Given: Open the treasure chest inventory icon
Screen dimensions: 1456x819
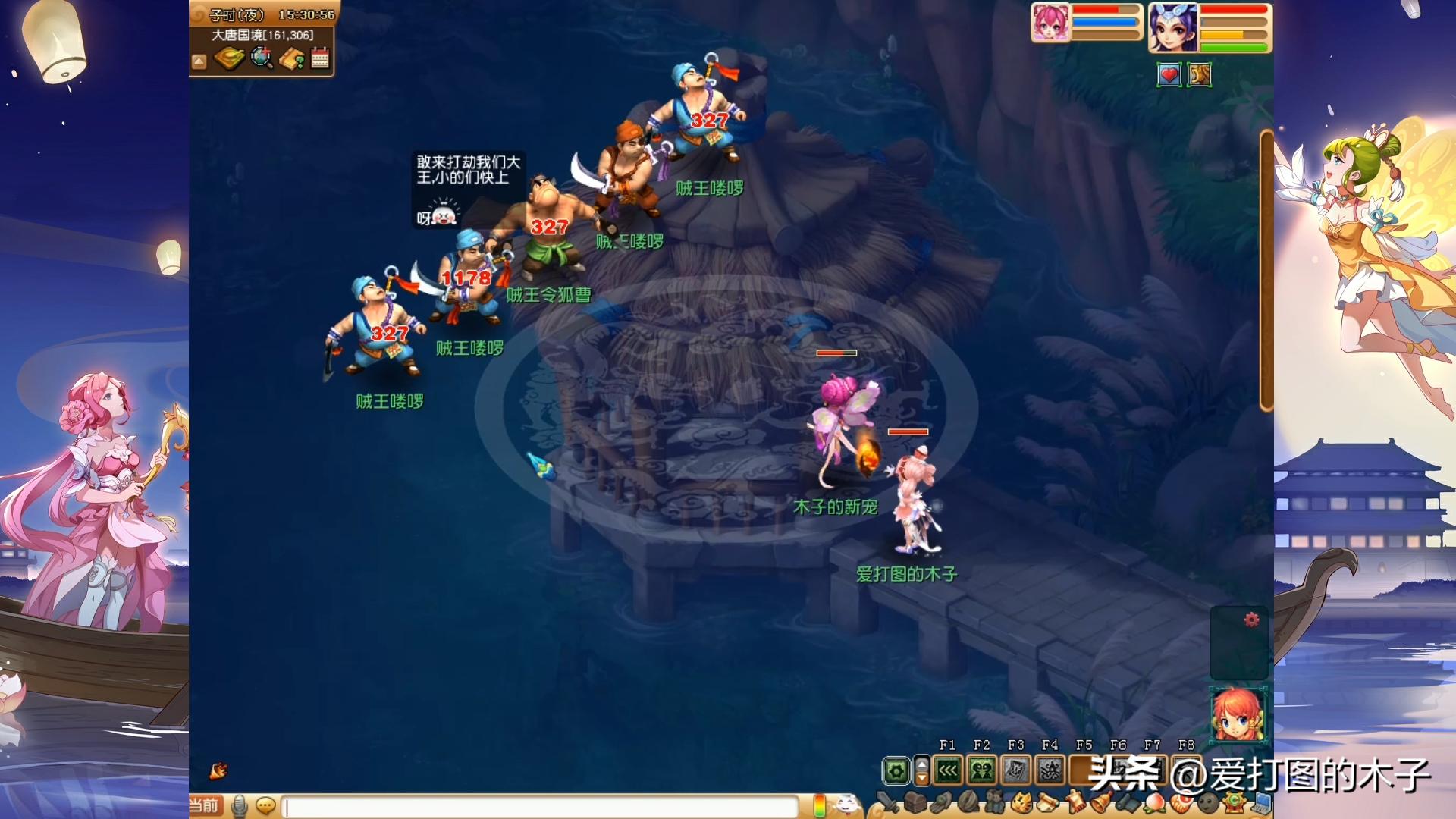Looking at the screenshot, I should pyautogui.click(x=915, y=802).
